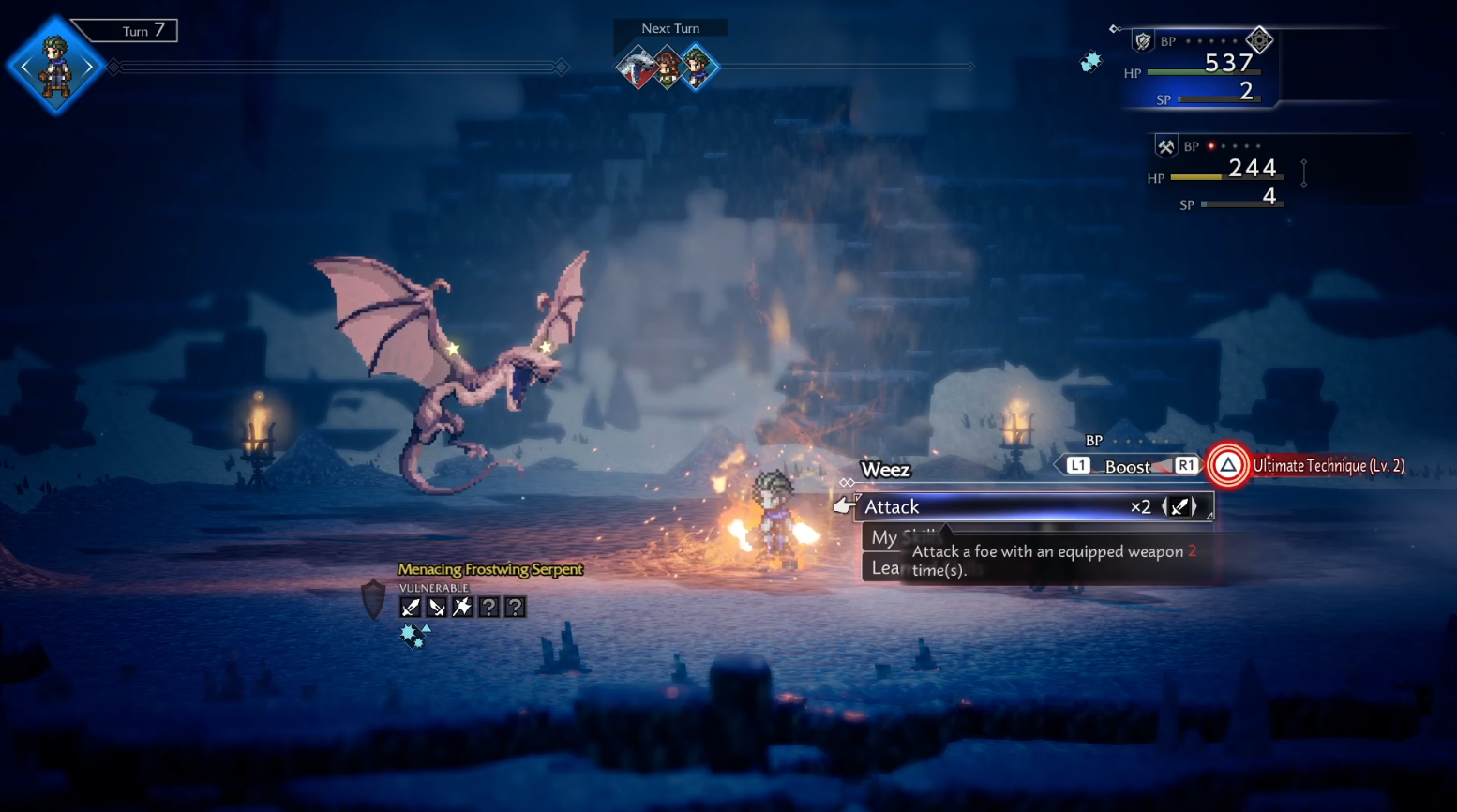Inspect the cyan debuff icon beside party panel
This screenshot has height=812, width=1457.
tap(1090, 62)
